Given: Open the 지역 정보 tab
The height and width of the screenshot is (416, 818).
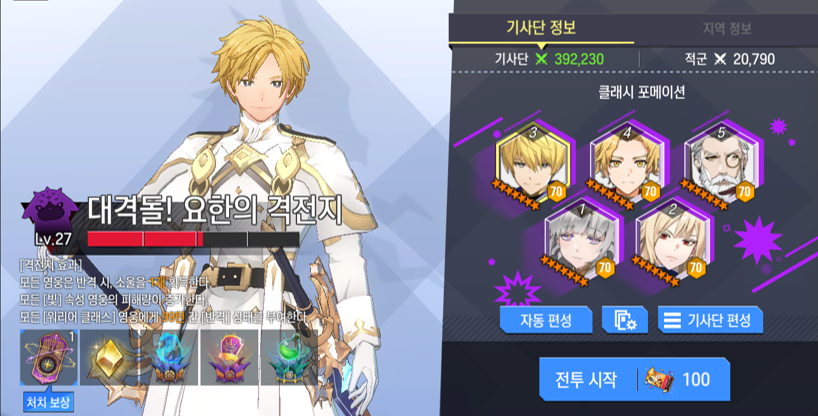Looking at the screenshot, I should point(727,28).
